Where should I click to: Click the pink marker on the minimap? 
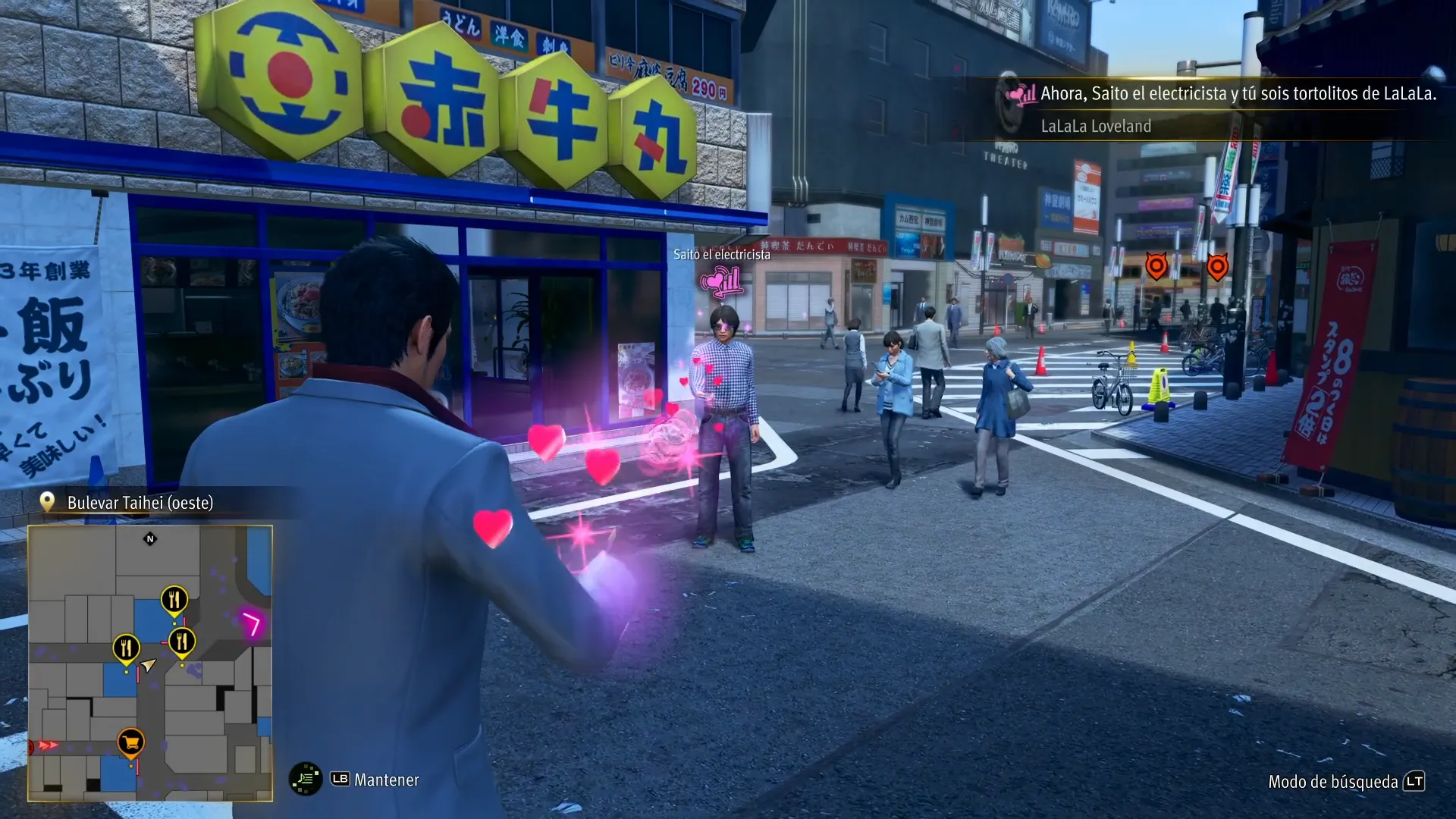251,624
